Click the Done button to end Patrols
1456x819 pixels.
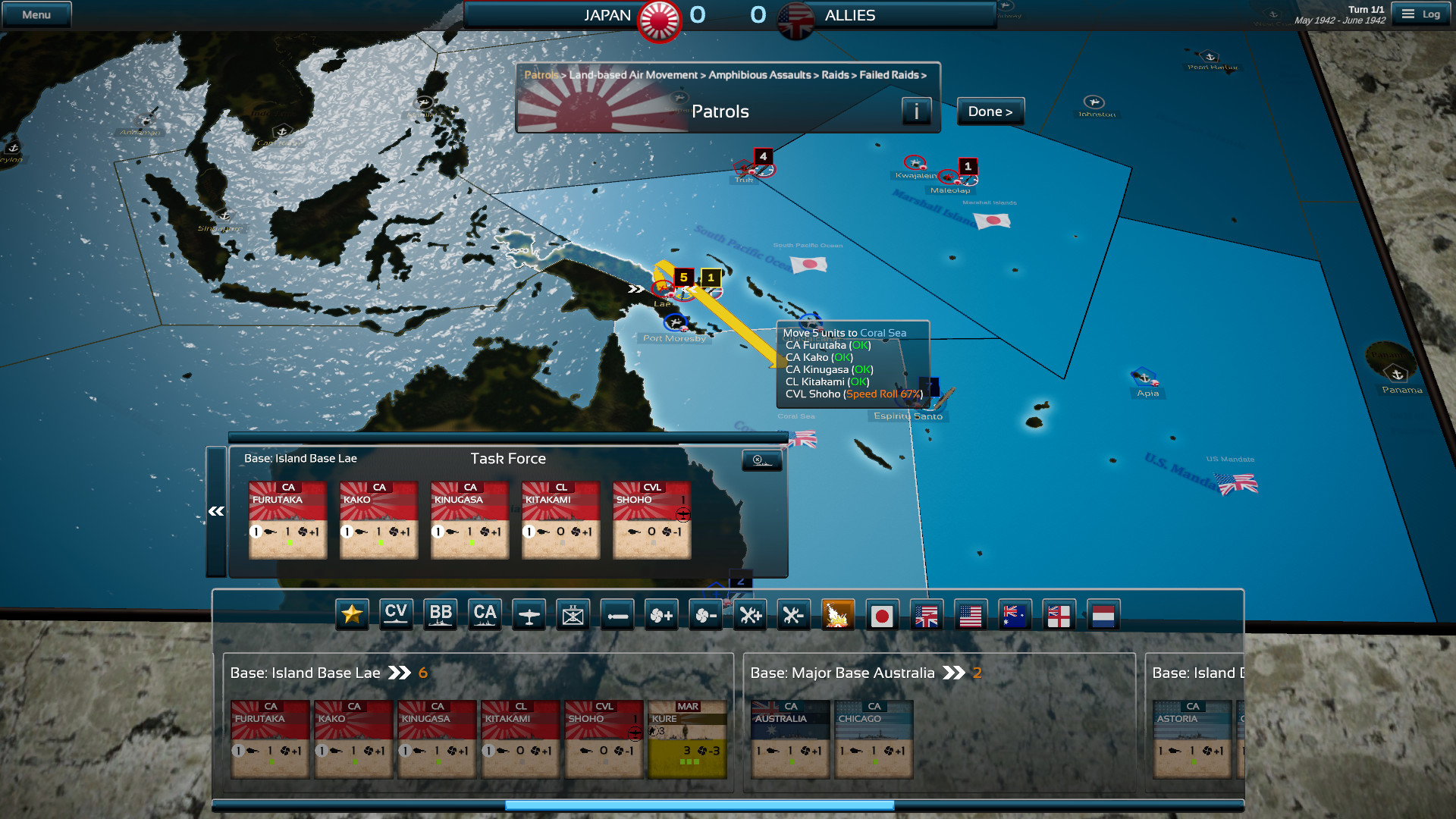coord(990,111)
